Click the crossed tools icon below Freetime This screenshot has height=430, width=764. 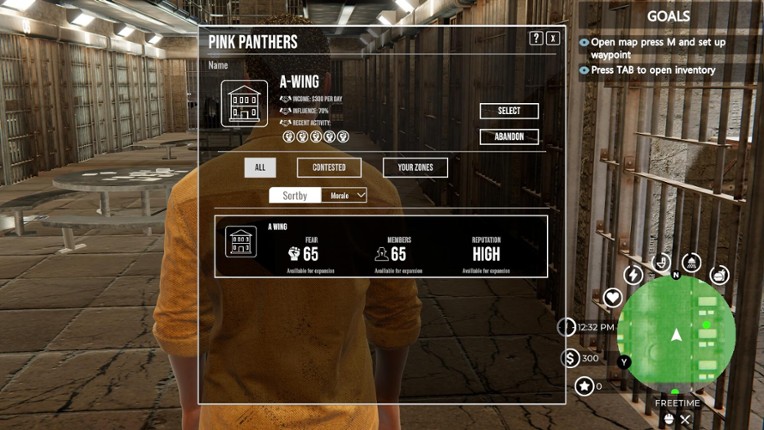[685, 420]
